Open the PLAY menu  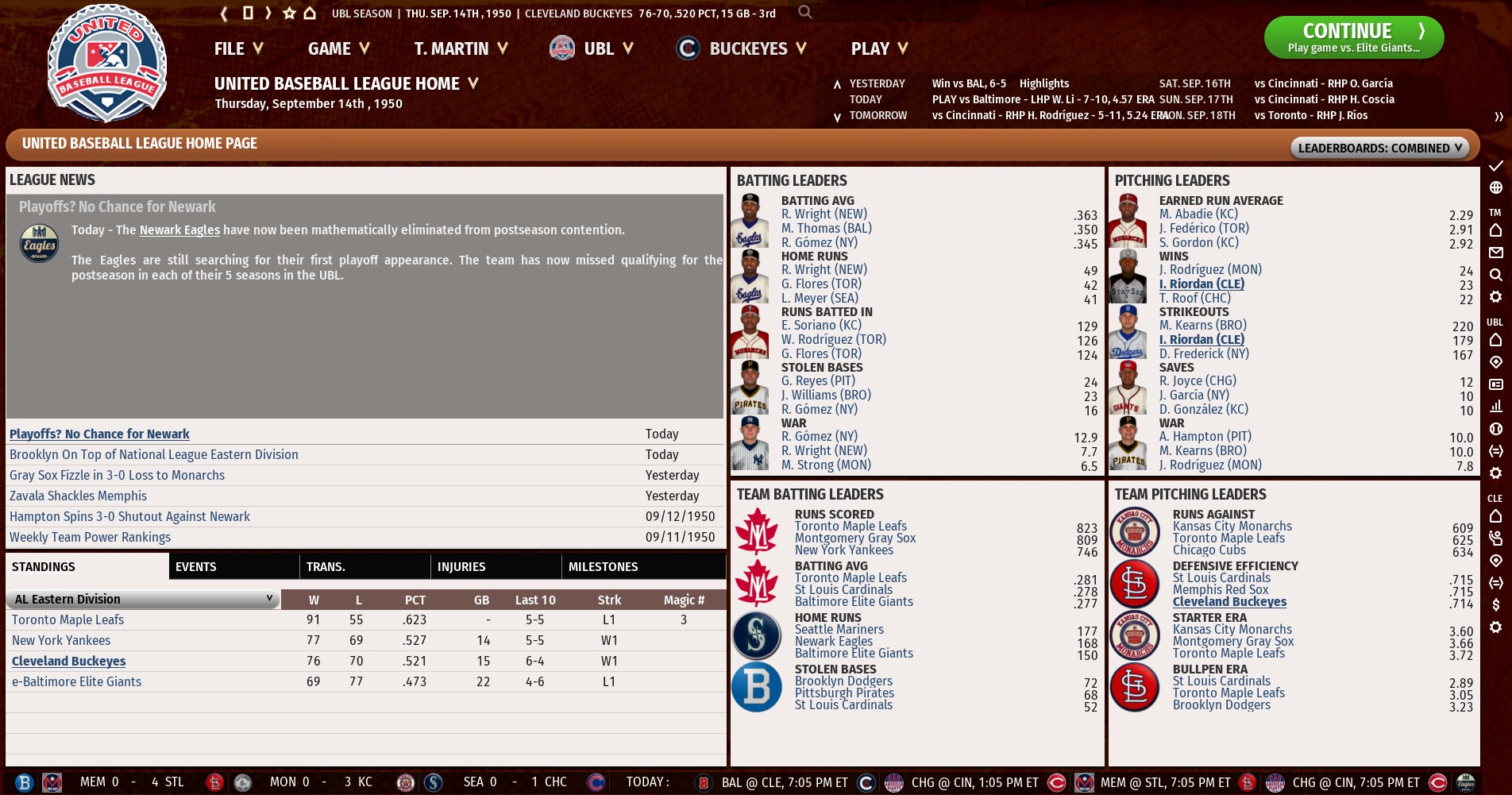[x=879, y=48]
